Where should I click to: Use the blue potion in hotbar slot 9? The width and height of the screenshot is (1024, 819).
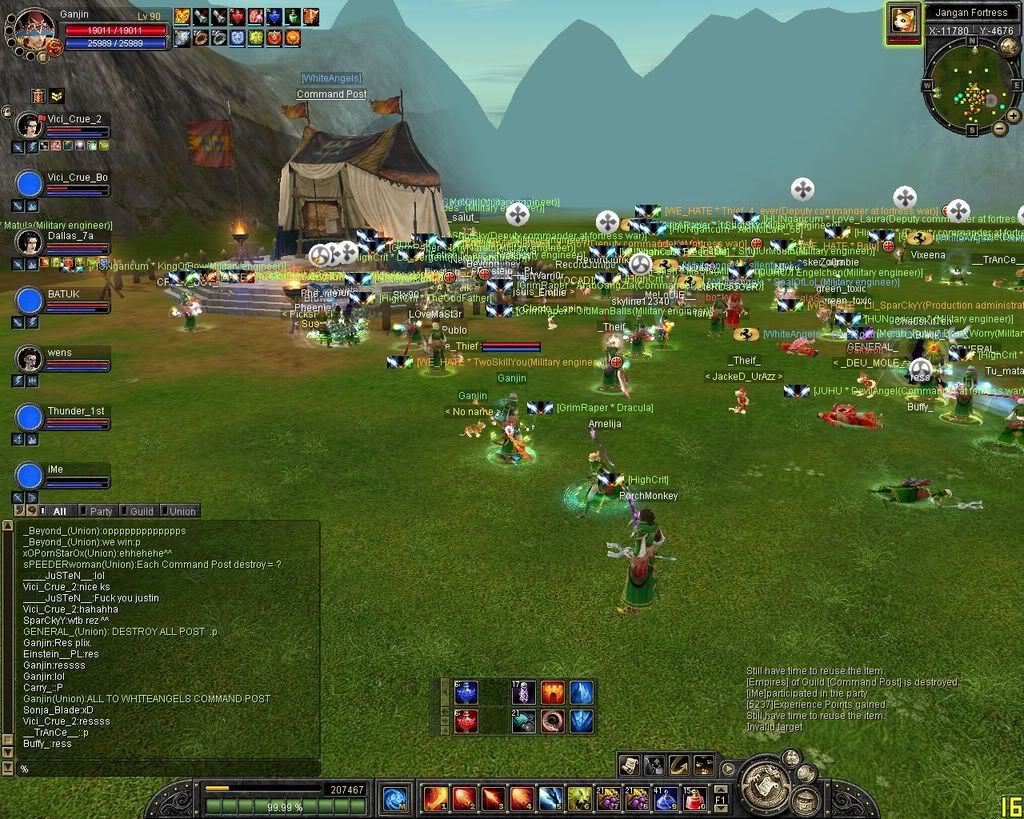[665, 798]
